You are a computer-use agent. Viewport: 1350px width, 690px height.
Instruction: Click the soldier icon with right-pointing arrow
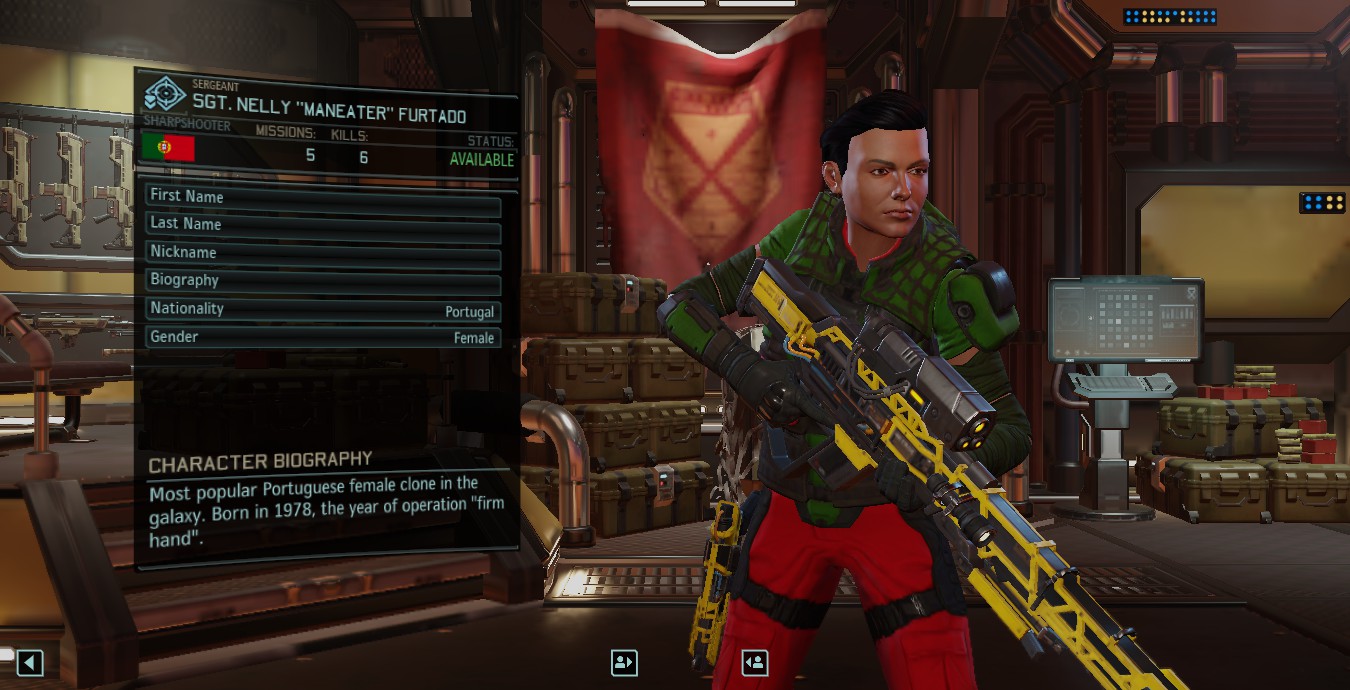[624, 662]
